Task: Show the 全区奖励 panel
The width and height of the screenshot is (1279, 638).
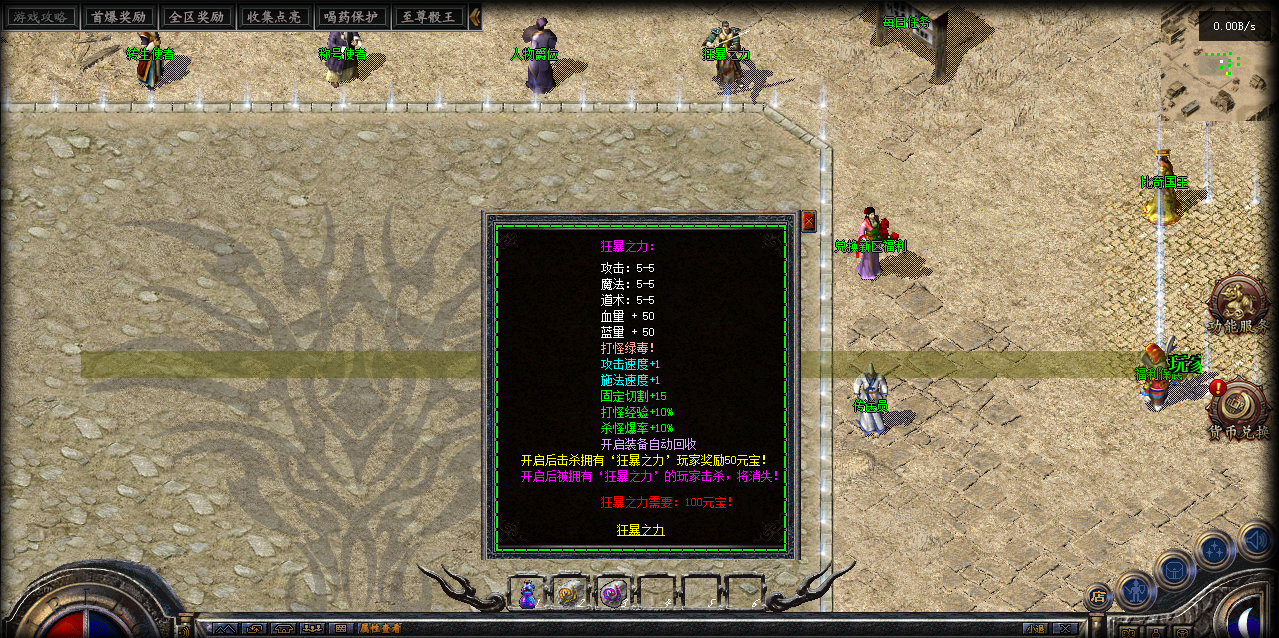Action: point(196,17)
